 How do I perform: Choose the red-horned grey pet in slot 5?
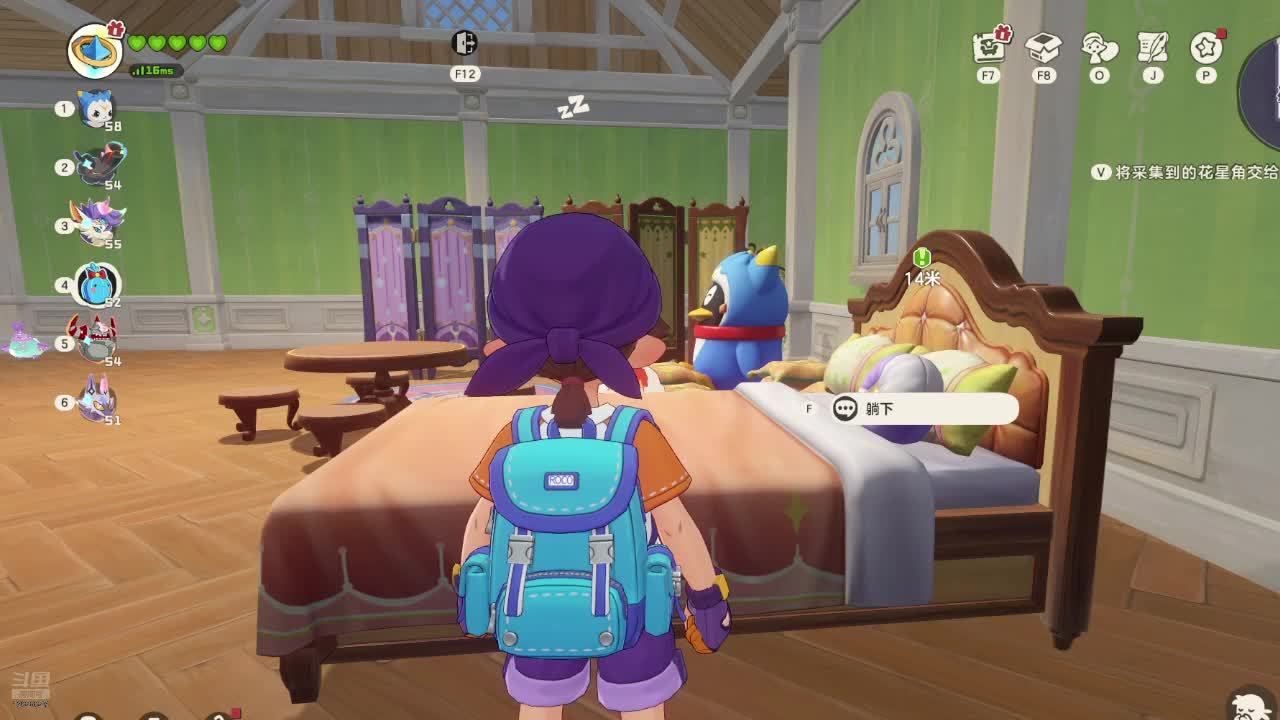click(x=94, y=340)
